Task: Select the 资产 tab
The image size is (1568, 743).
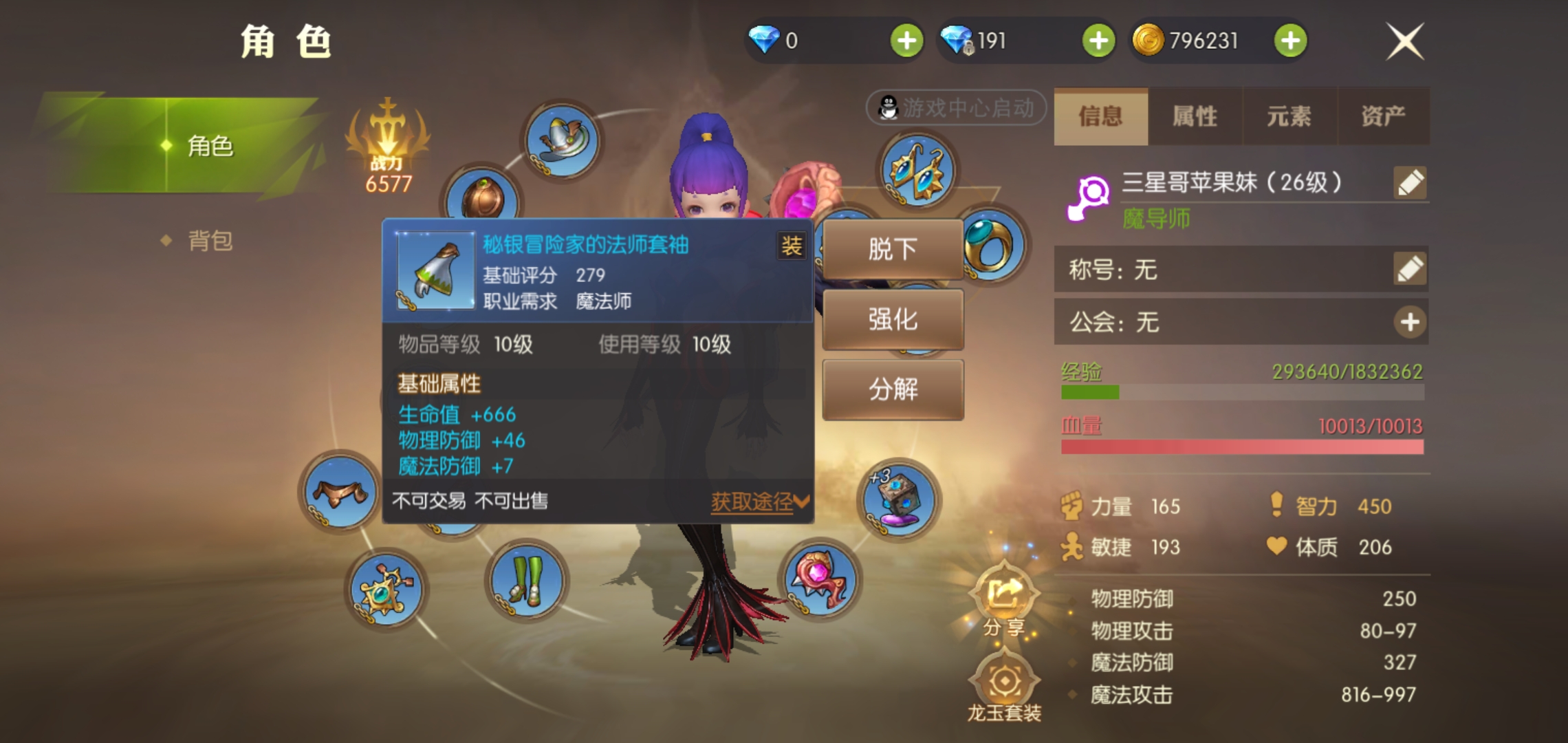Action: pos(1384,117)
